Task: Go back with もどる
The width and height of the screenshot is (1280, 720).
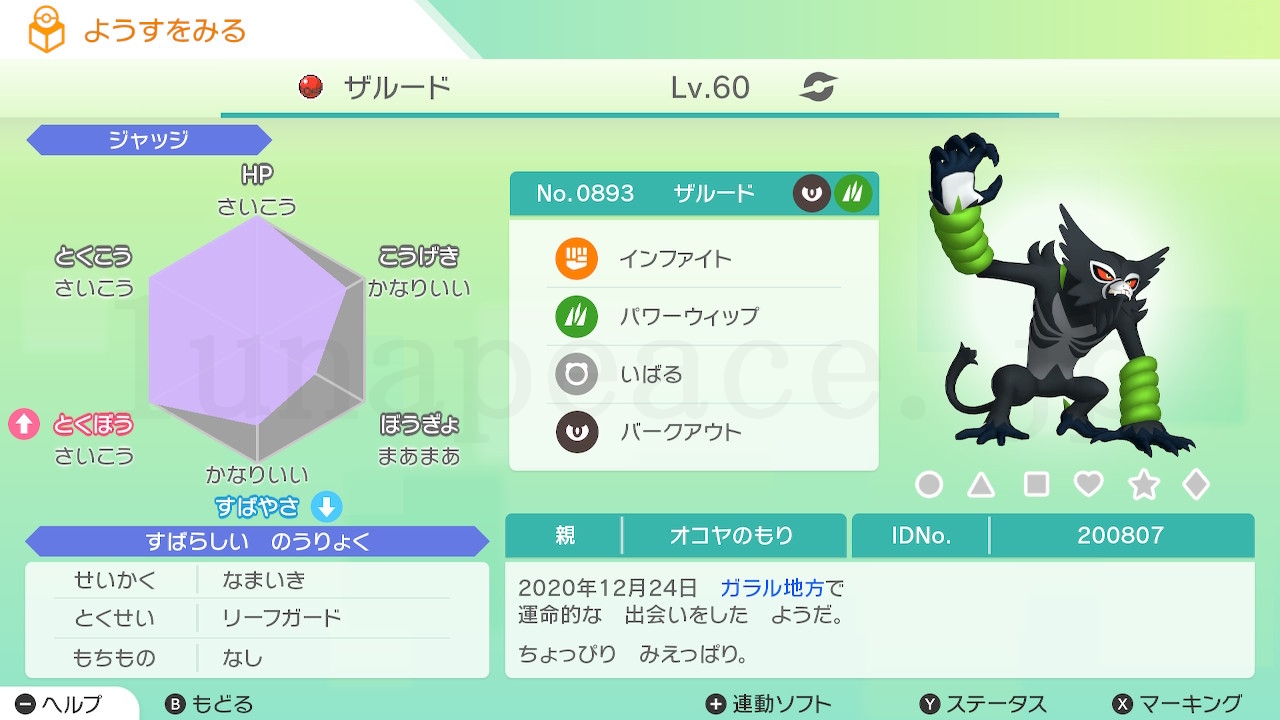Action: (x=209, y=704)
